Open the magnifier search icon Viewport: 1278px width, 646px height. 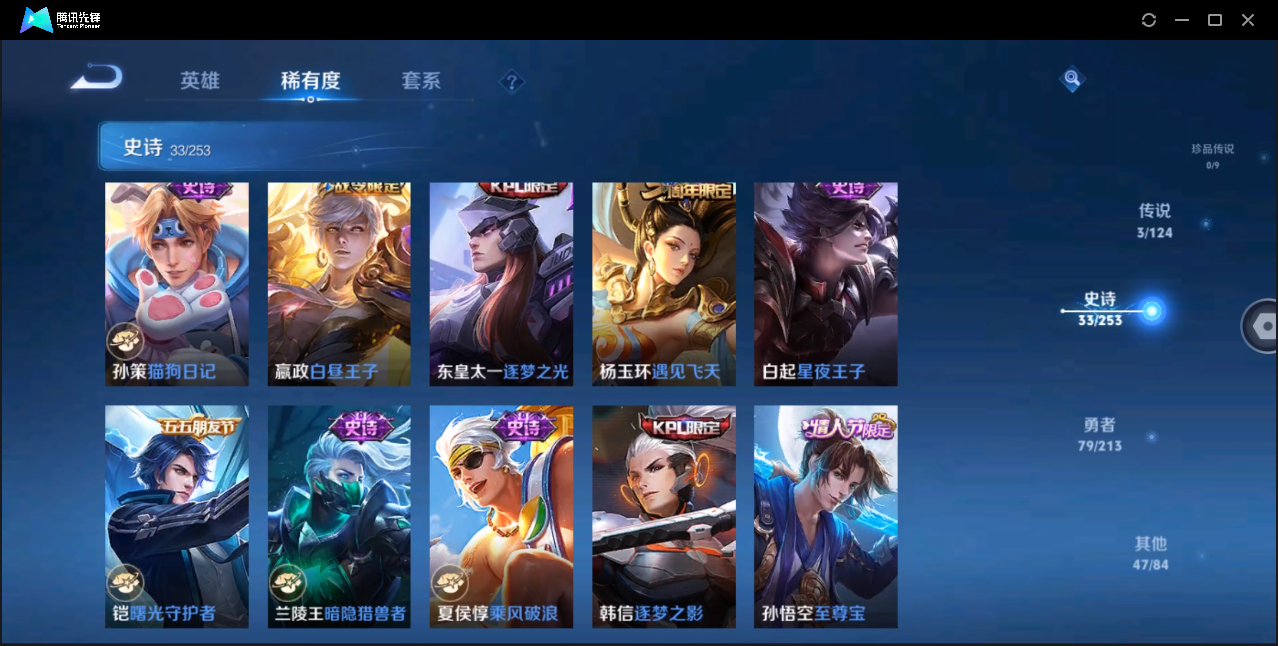pos(1071,78)
